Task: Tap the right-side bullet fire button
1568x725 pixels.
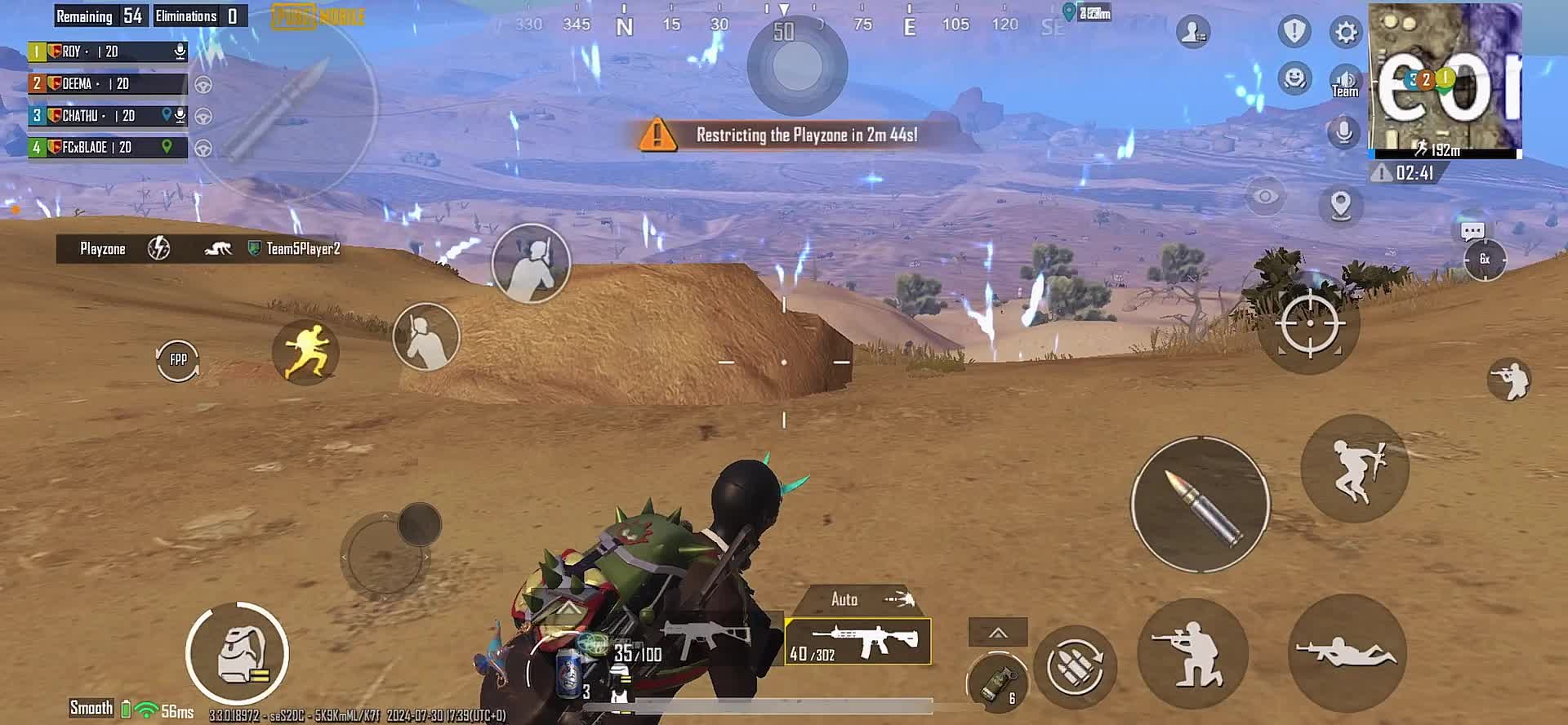Action: pyautogui.click(x=1200, y=504)
